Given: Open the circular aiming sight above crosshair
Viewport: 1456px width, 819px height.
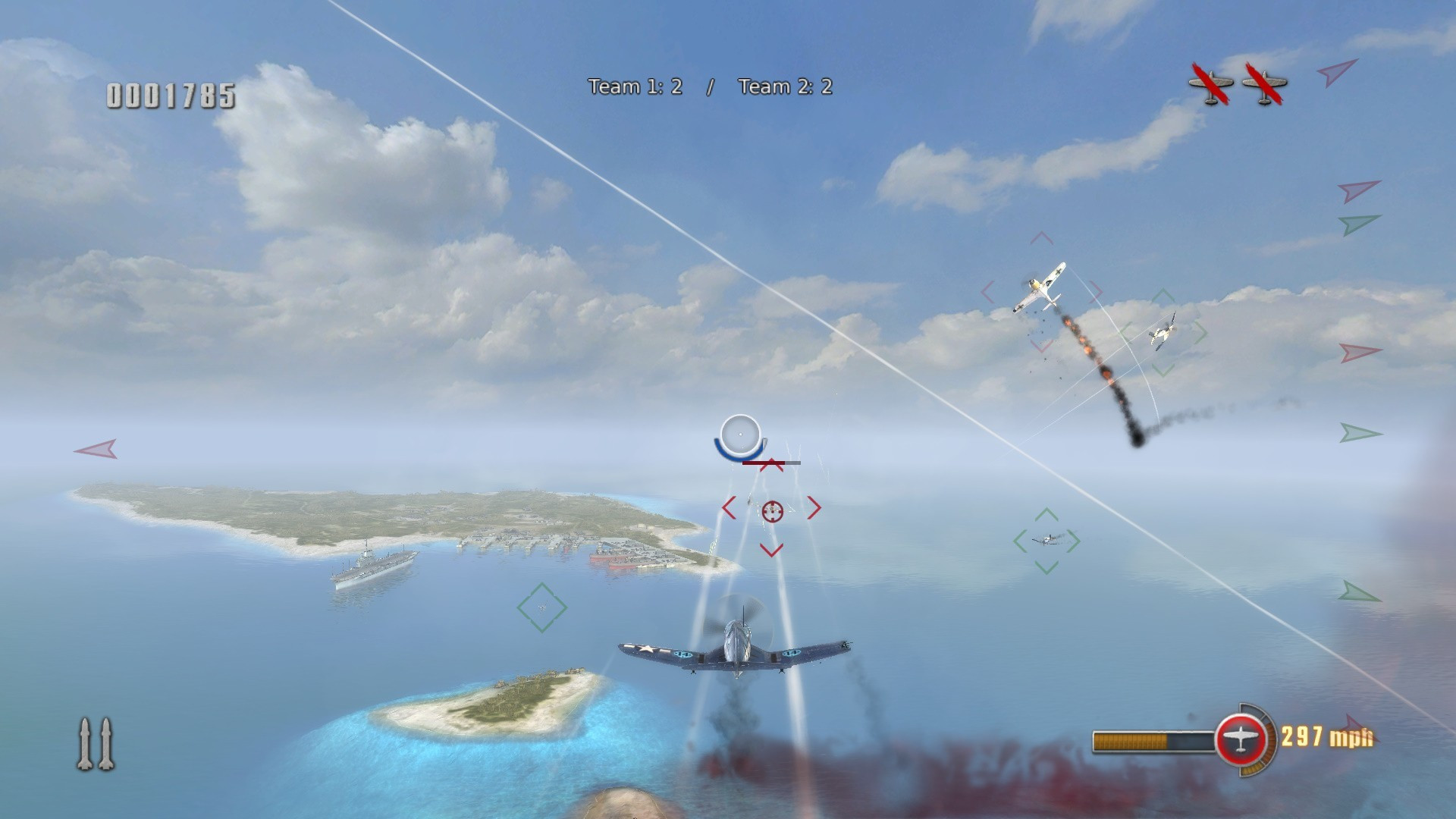Looking at the screenshot, I should click(x=739, y=435).
